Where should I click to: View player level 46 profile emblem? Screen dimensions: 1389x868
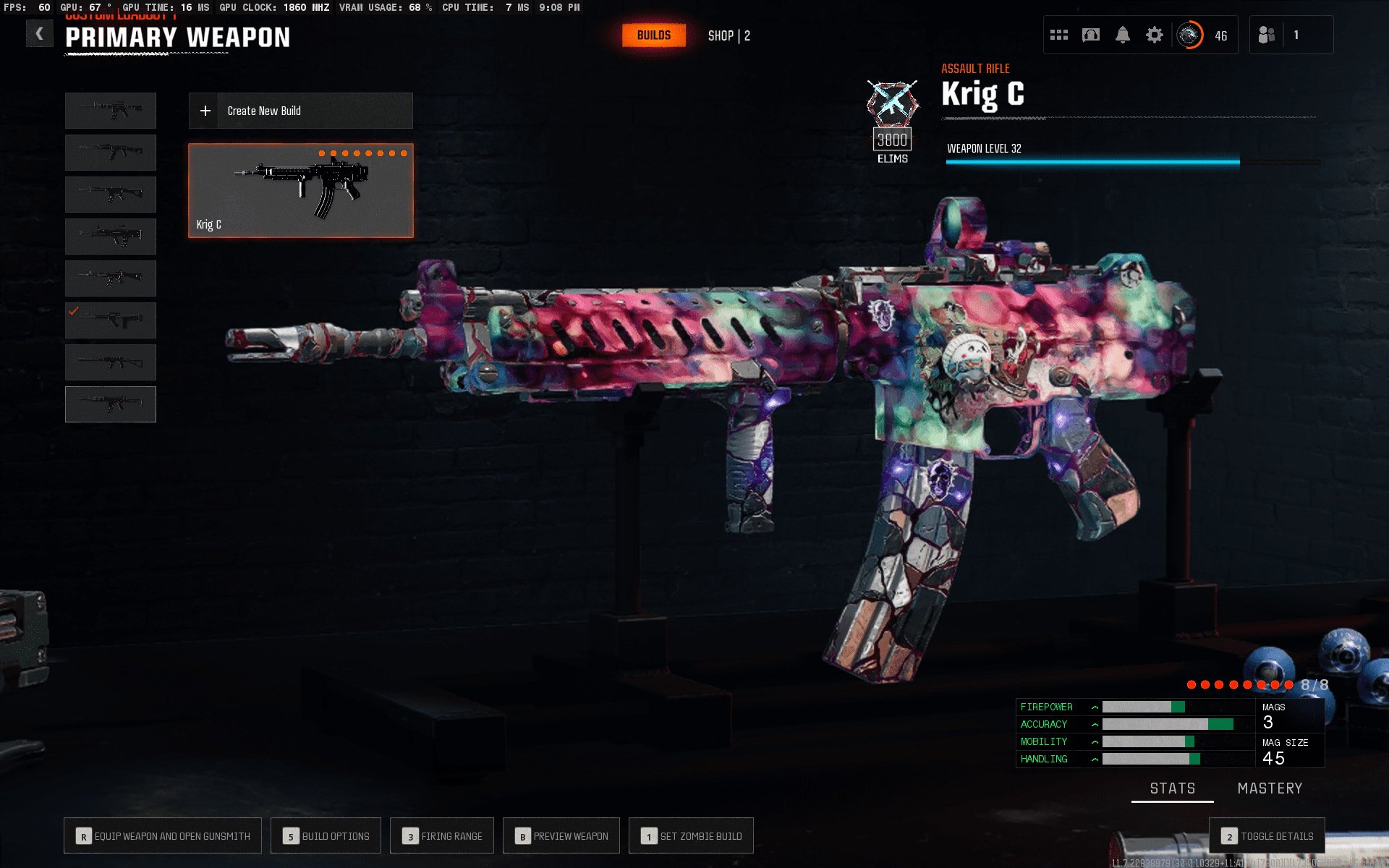[x=1189, y=35]
